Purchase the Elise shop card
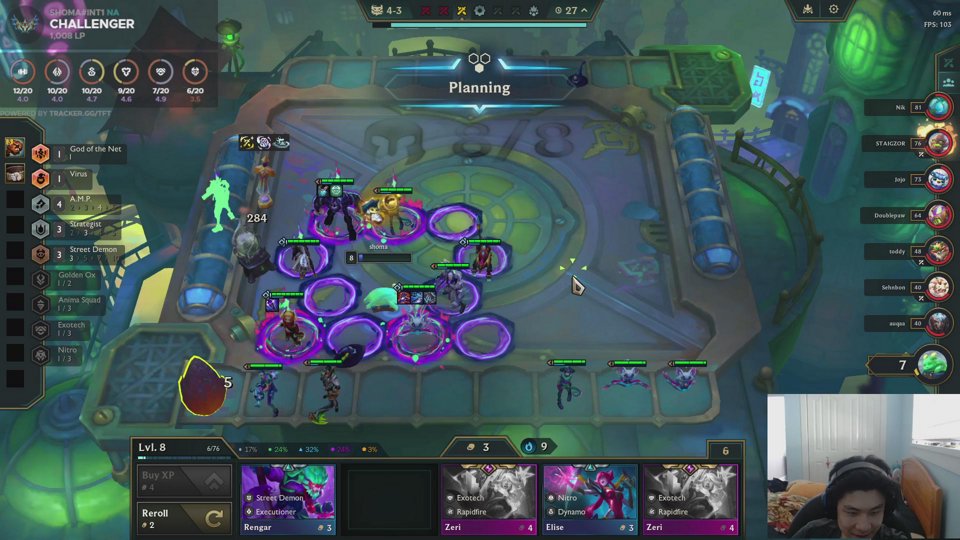The width and height of the screenshot is (960, 540). [x=590, y=499]
